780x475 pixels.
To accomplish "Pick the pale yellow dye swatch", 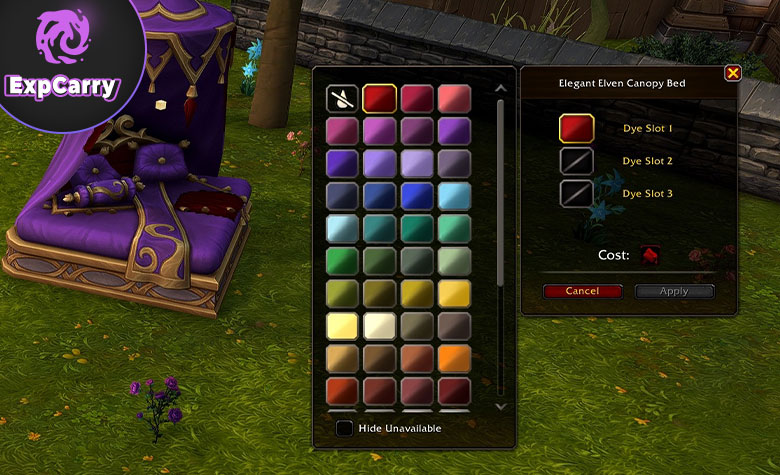I will 343,326.
